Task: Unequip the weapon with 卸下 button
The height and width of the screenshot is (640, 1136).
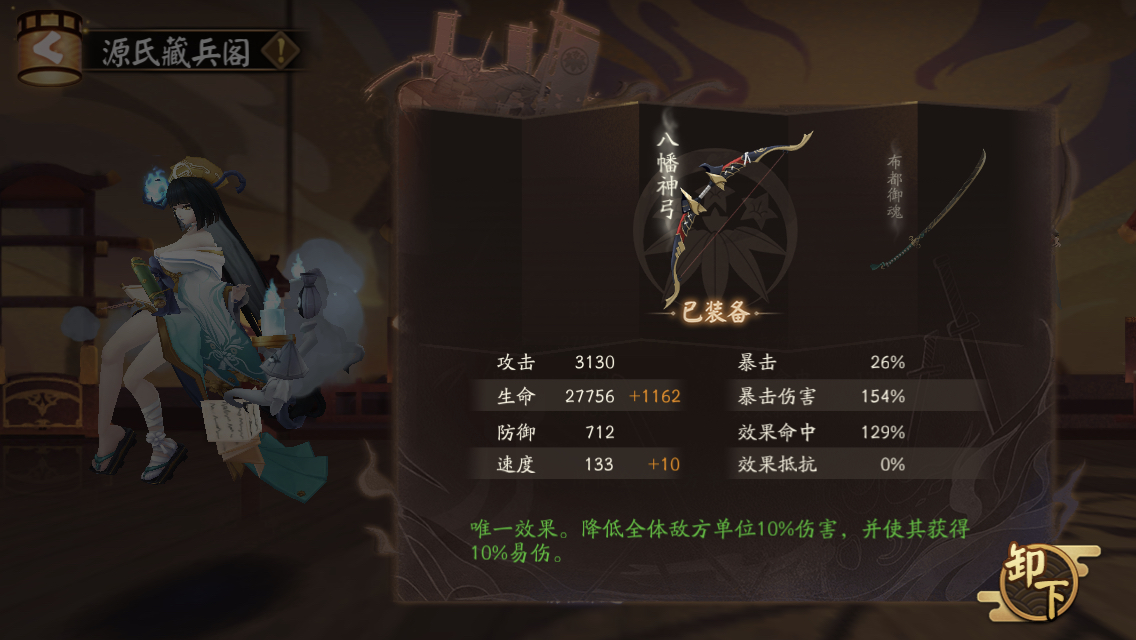Action: (x=1039, y=583)
